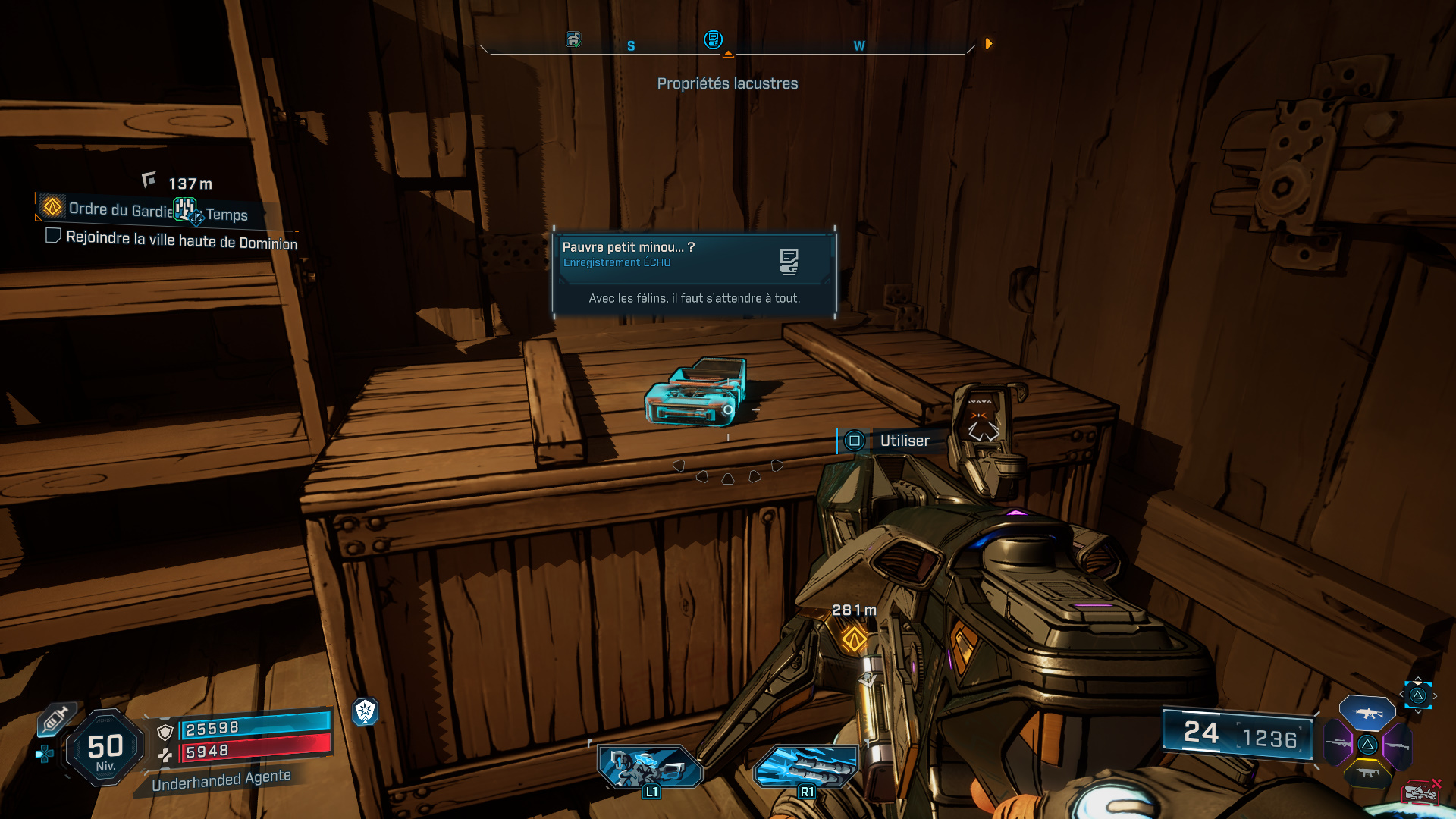This screenshot has width=1456, height=819.
Task: Pick the assault rifle slot on the weapon wheel
Action: 1367,713
